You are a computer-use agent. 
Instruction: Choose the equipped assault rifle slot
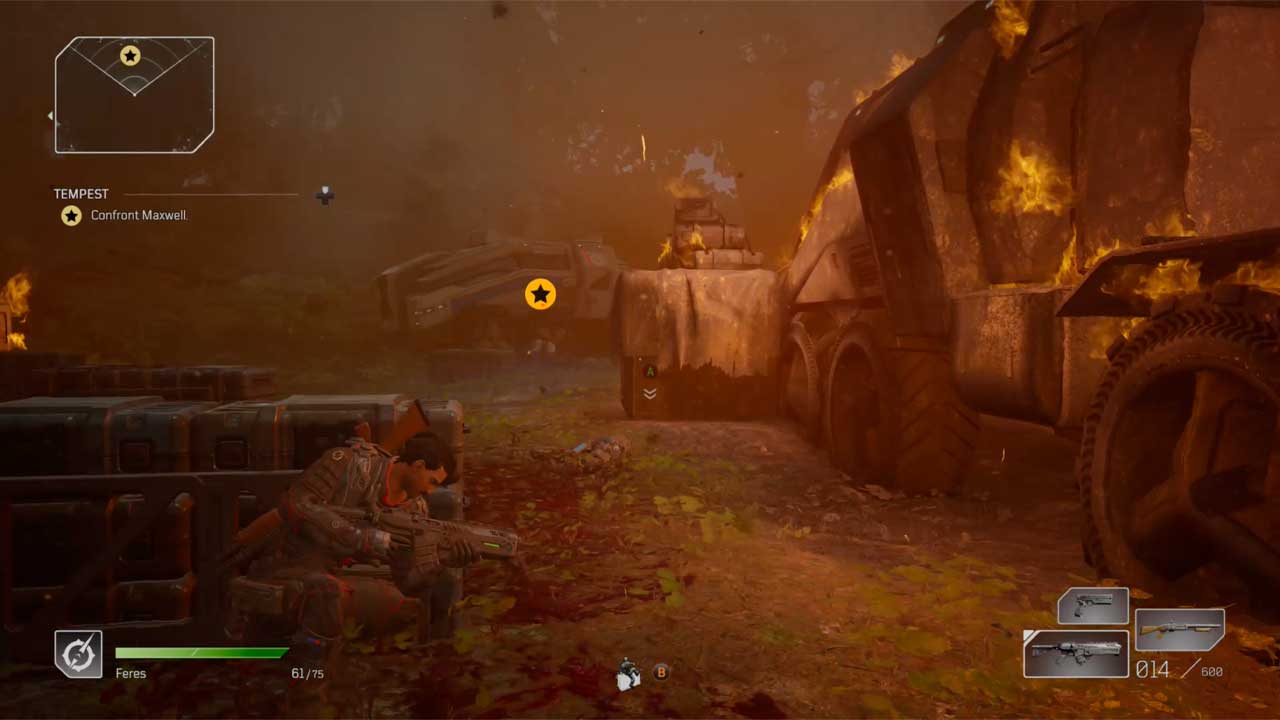pyautogui.click(x=1076, y=654)
